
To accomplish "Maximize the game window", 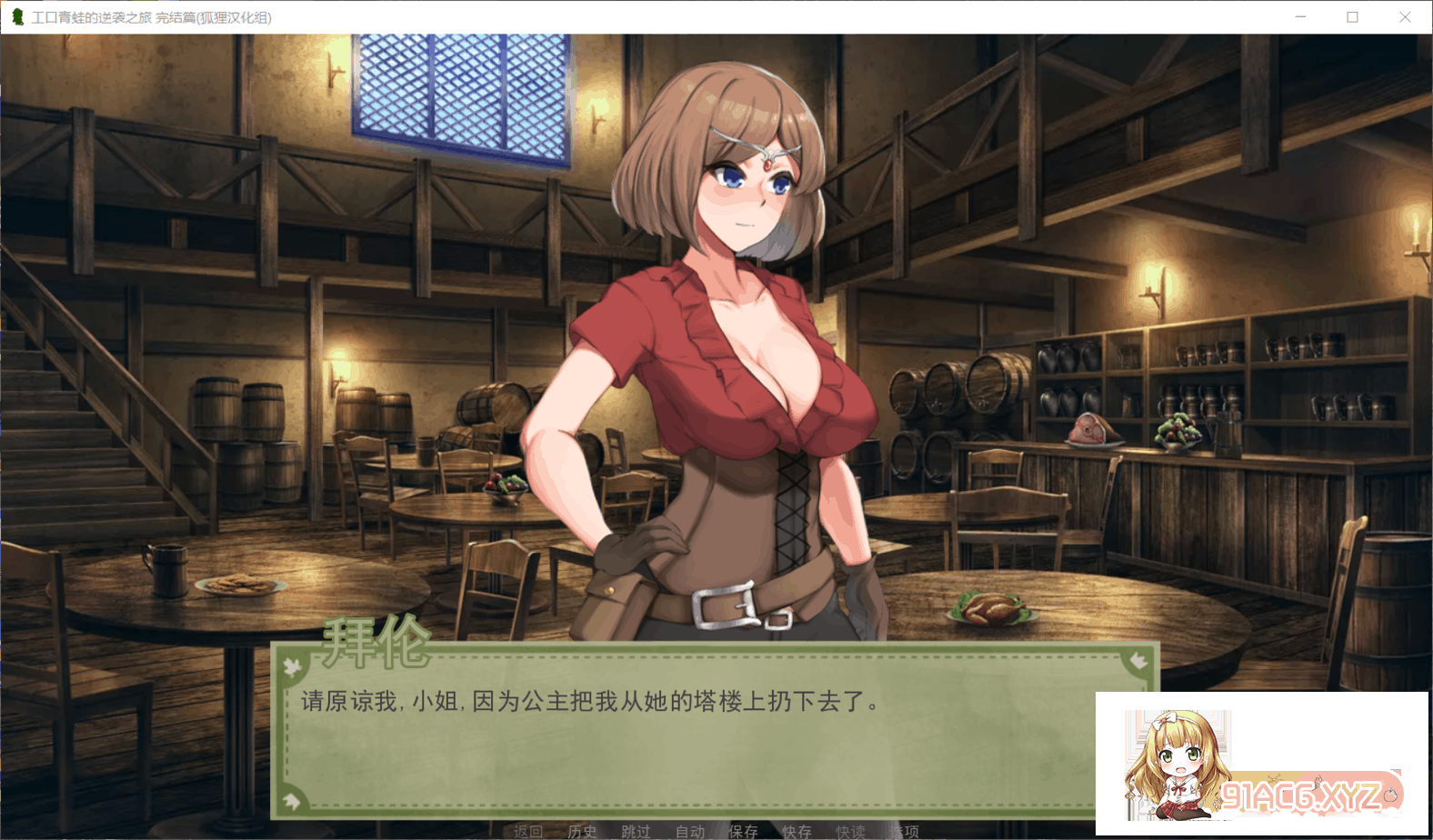I will (x=1352, y=17).
